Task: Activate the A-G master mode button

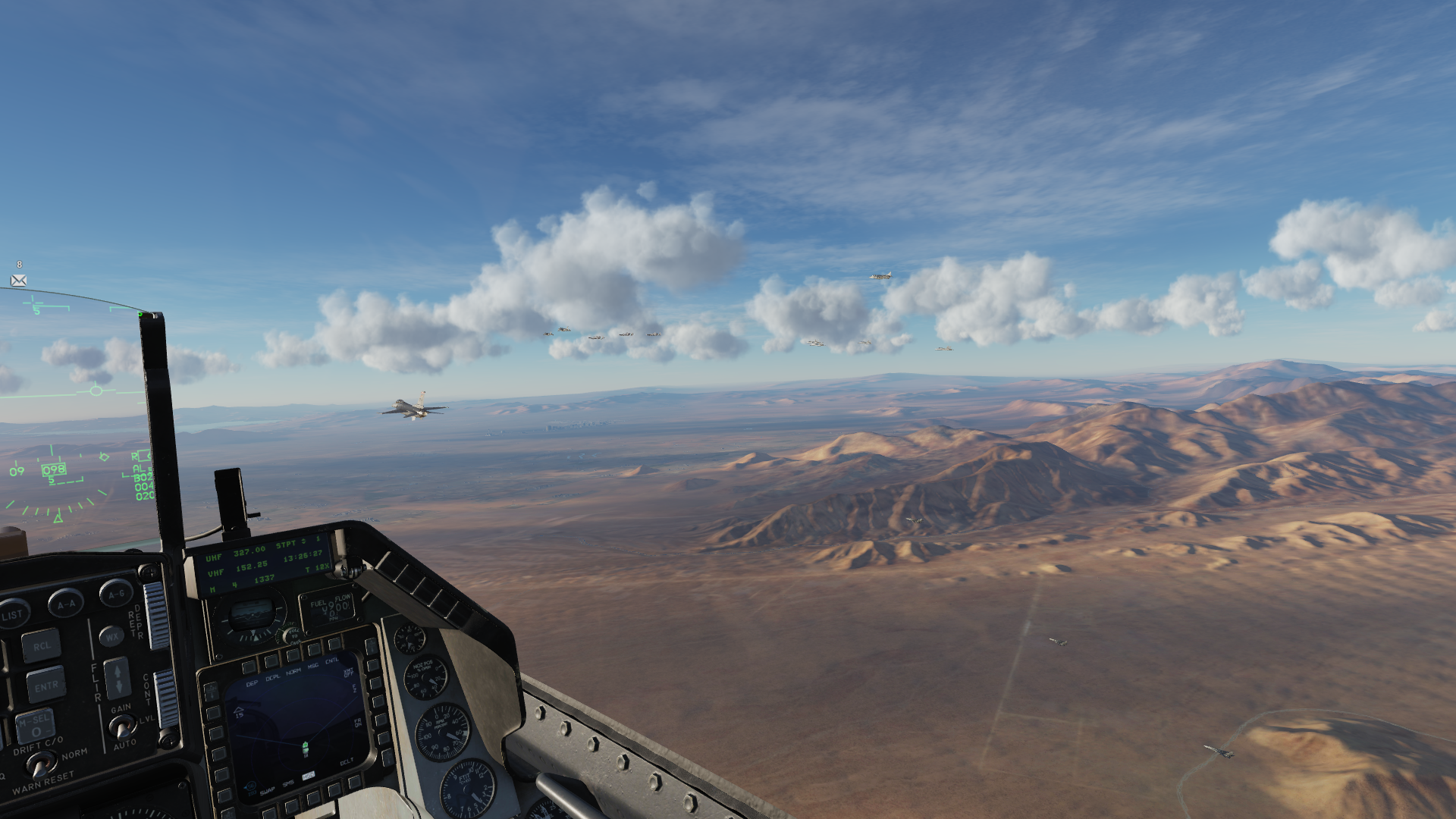Action: (116, 595)
